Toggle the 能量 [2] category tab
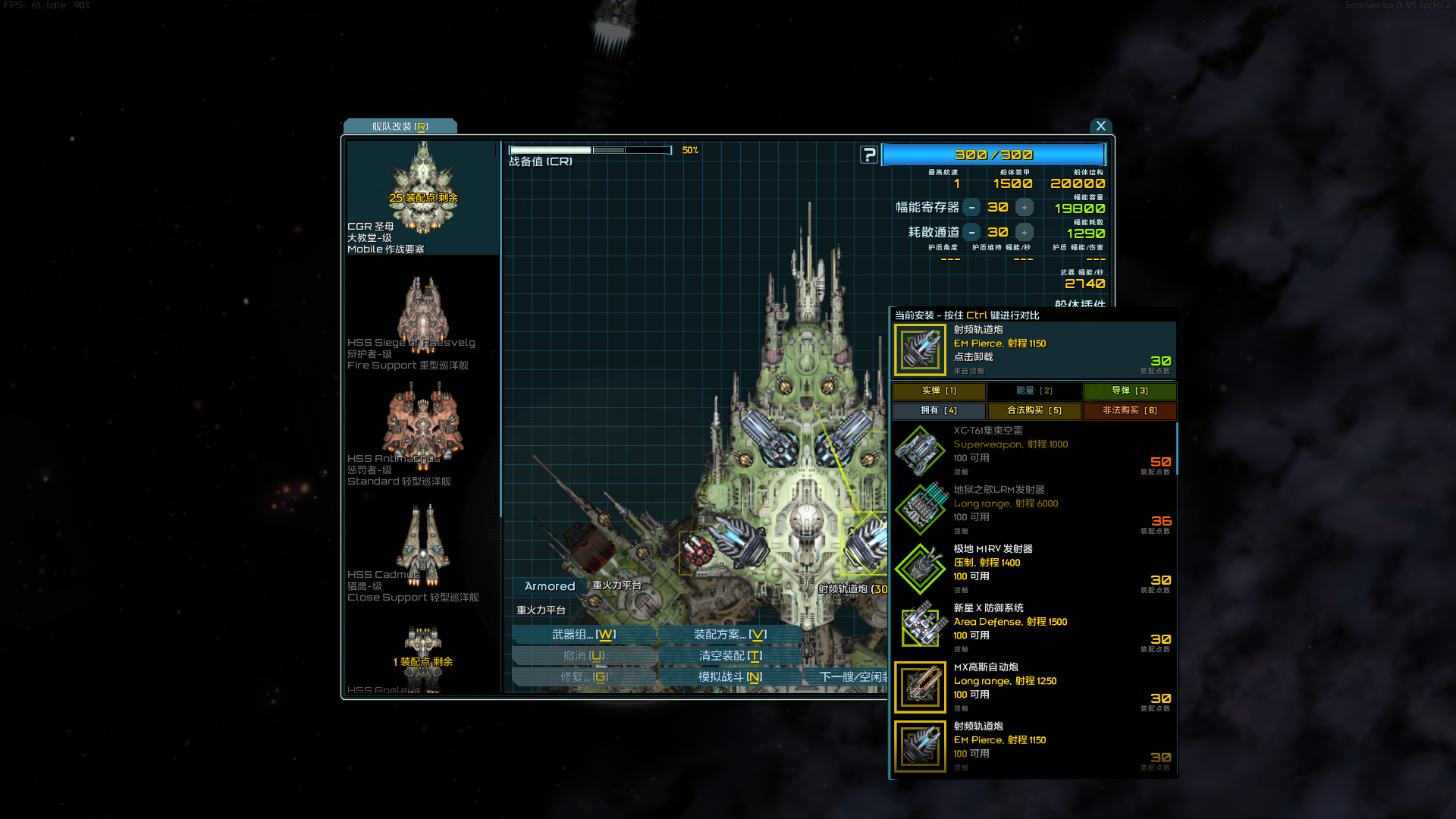The image size is (1456, 819). [1034, 391]
